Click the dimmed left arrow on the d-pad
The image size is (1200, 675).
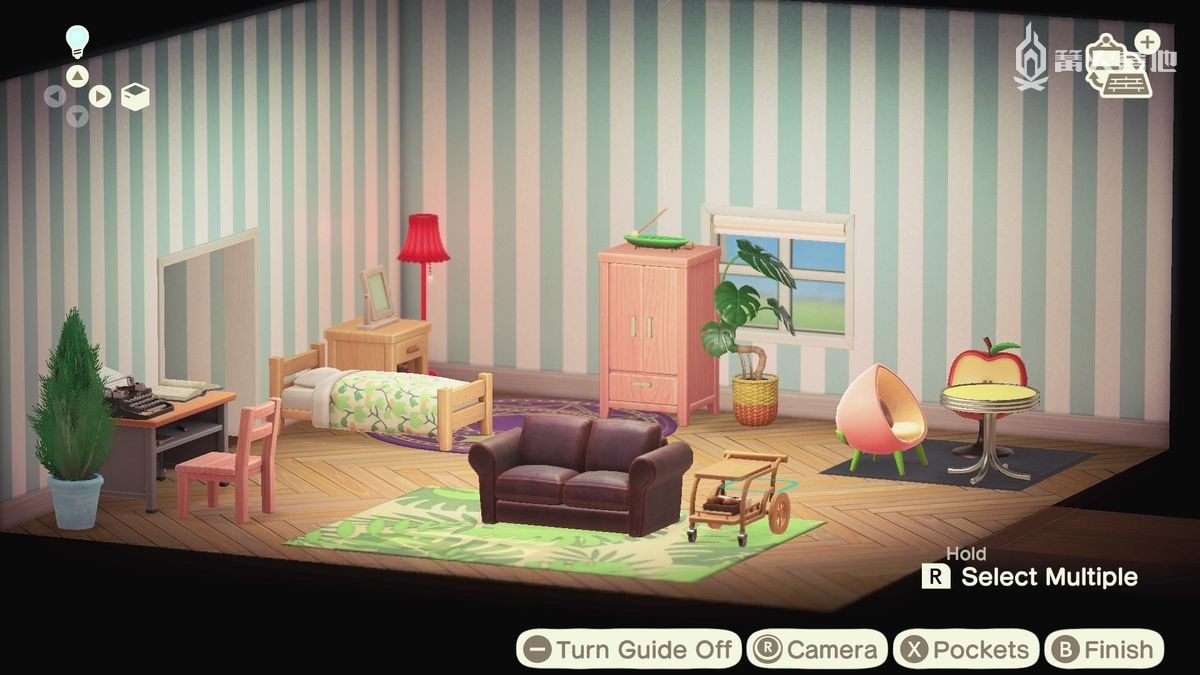click(55, 97)
